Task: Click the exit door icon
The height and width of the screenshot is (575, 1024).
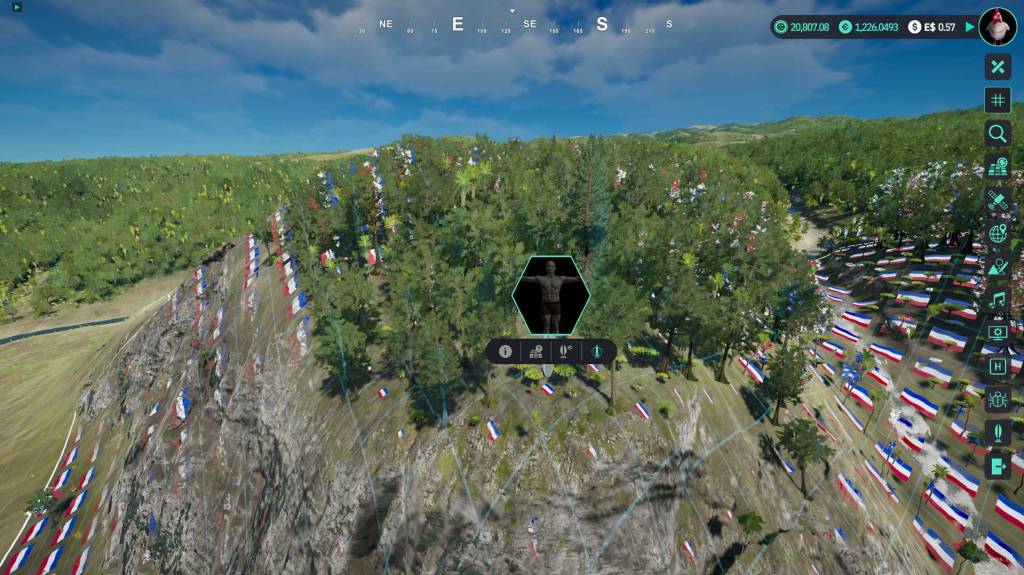Action: [997, 465]
